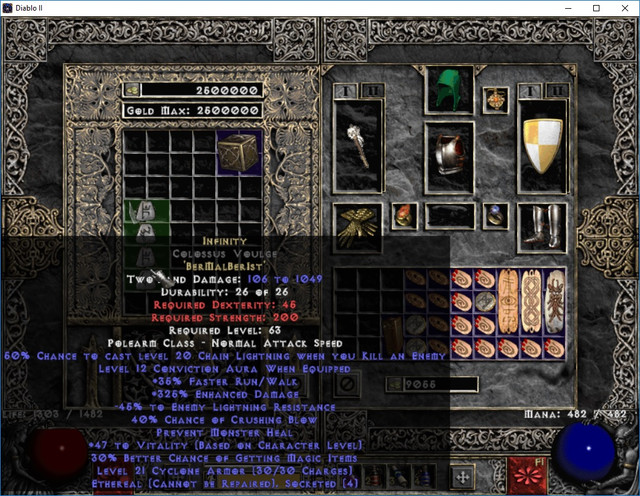
Task: Select the ring with the blue gem
Action: [494, 215]
